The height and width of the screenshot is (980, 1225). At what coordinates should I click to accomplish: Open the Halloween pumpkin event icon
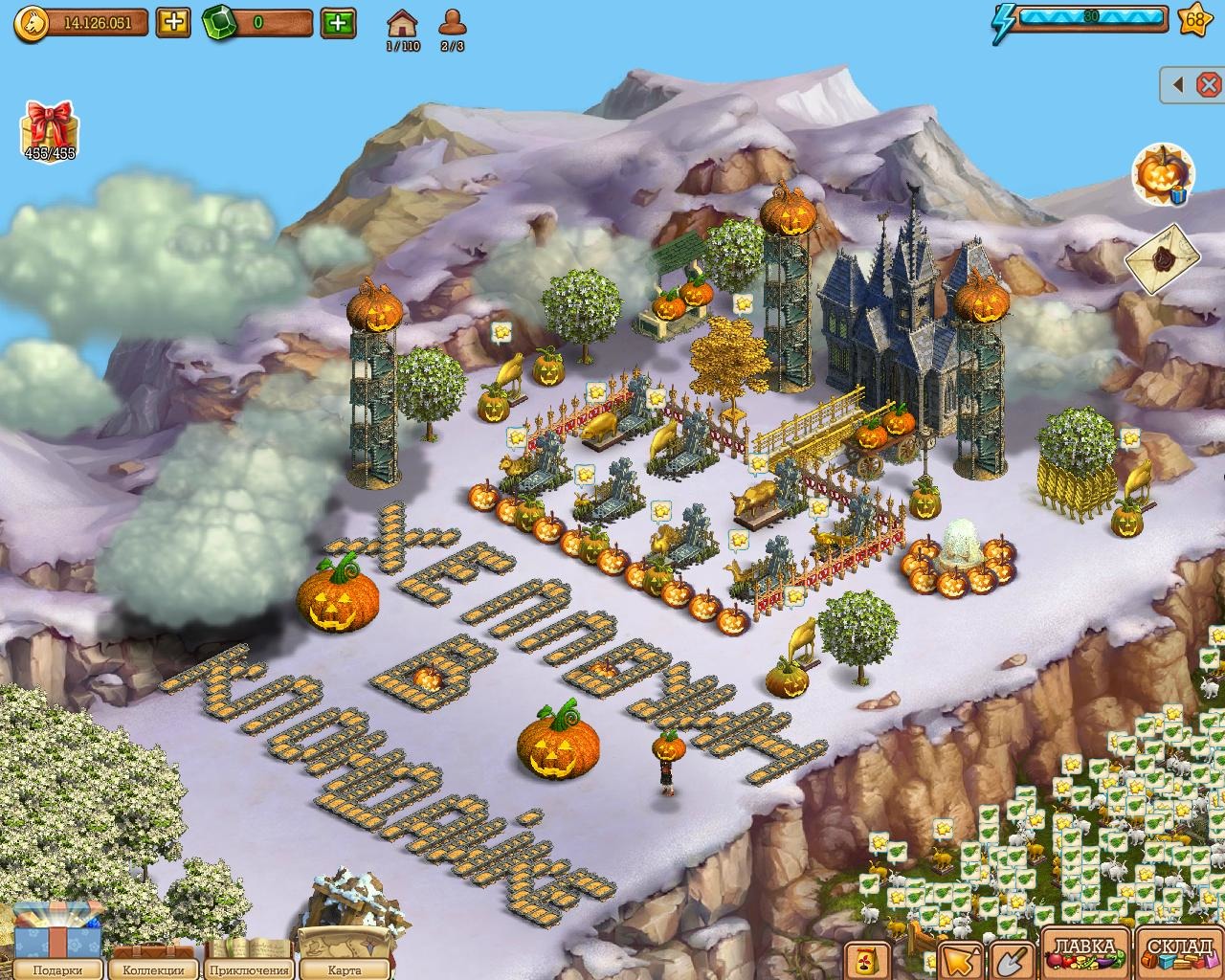tap(1162, 175)
